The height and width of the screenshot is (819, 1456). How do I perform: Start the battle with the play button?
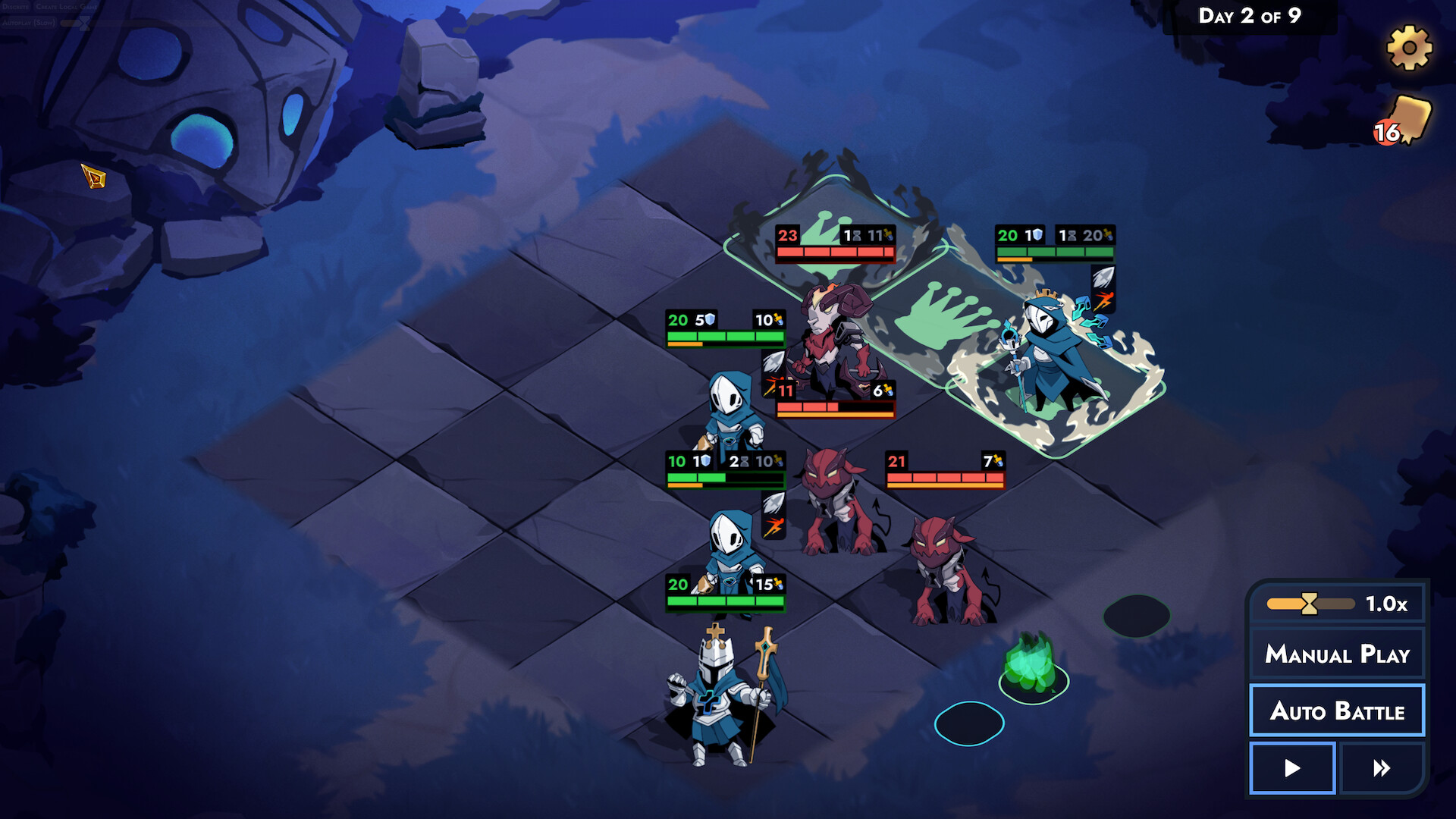tap(1292, 768)
